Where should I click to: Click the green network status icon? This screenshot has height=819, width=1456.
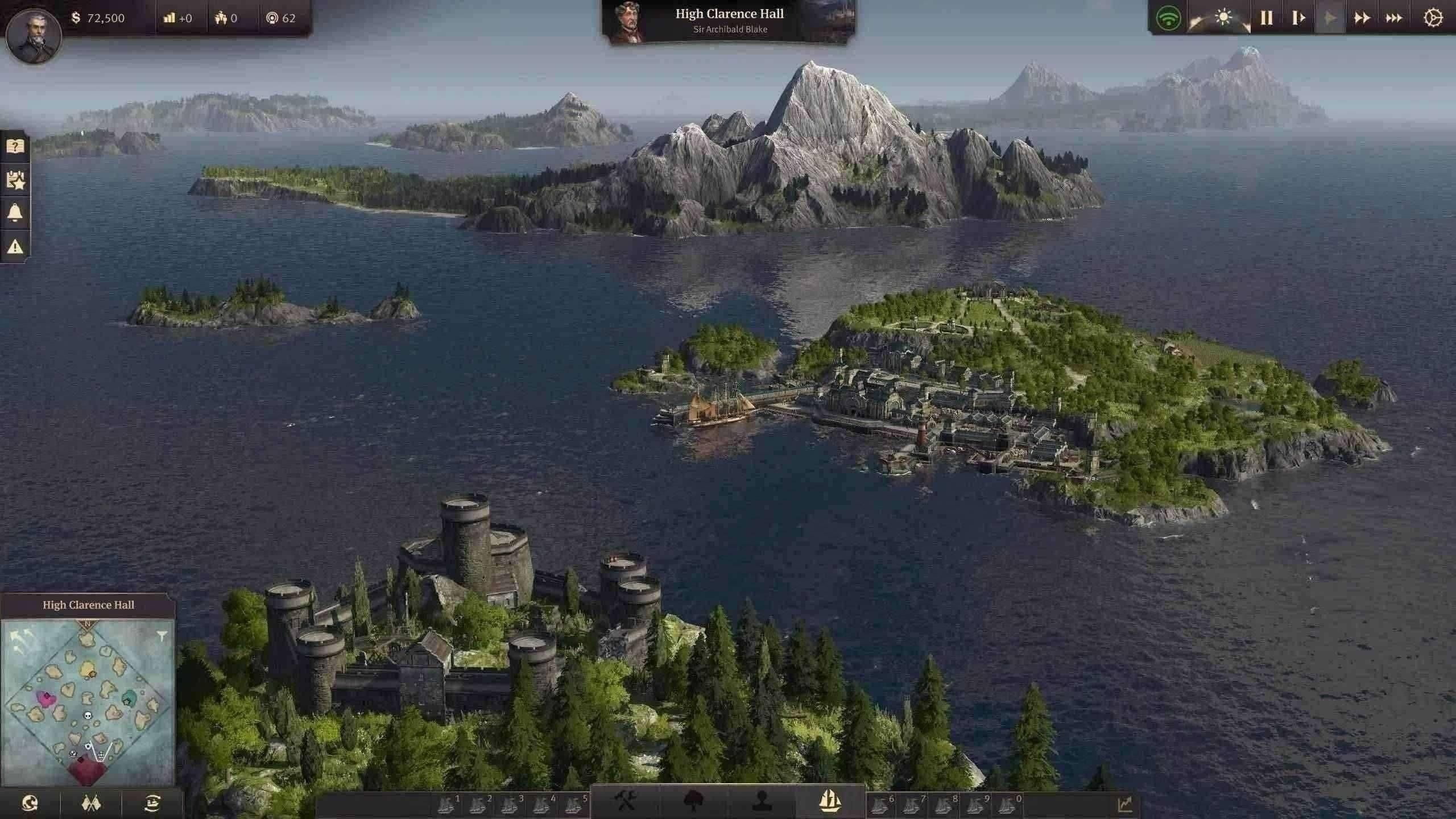1169,18
